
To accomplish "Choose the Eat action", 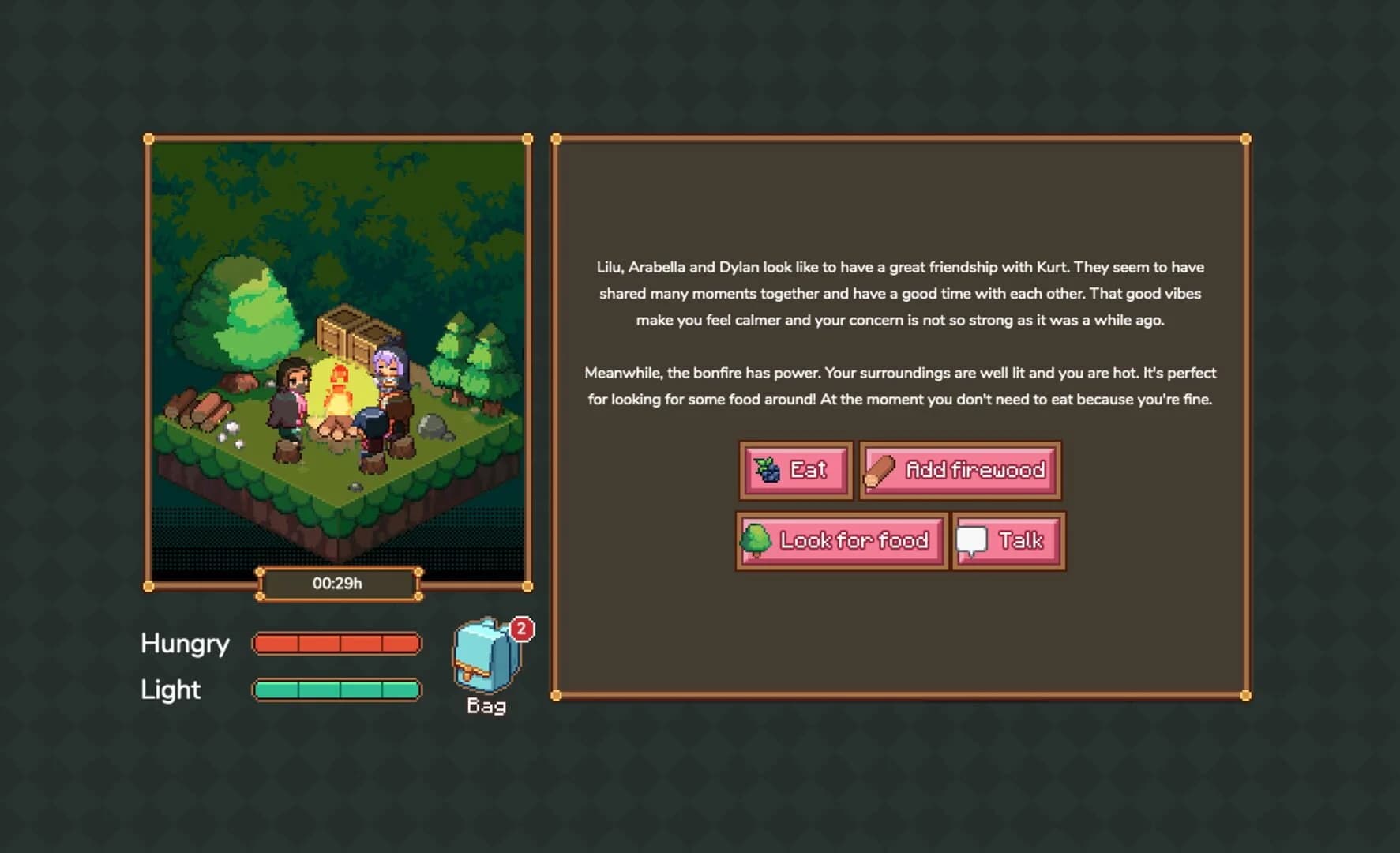I will tap(796, 469).
